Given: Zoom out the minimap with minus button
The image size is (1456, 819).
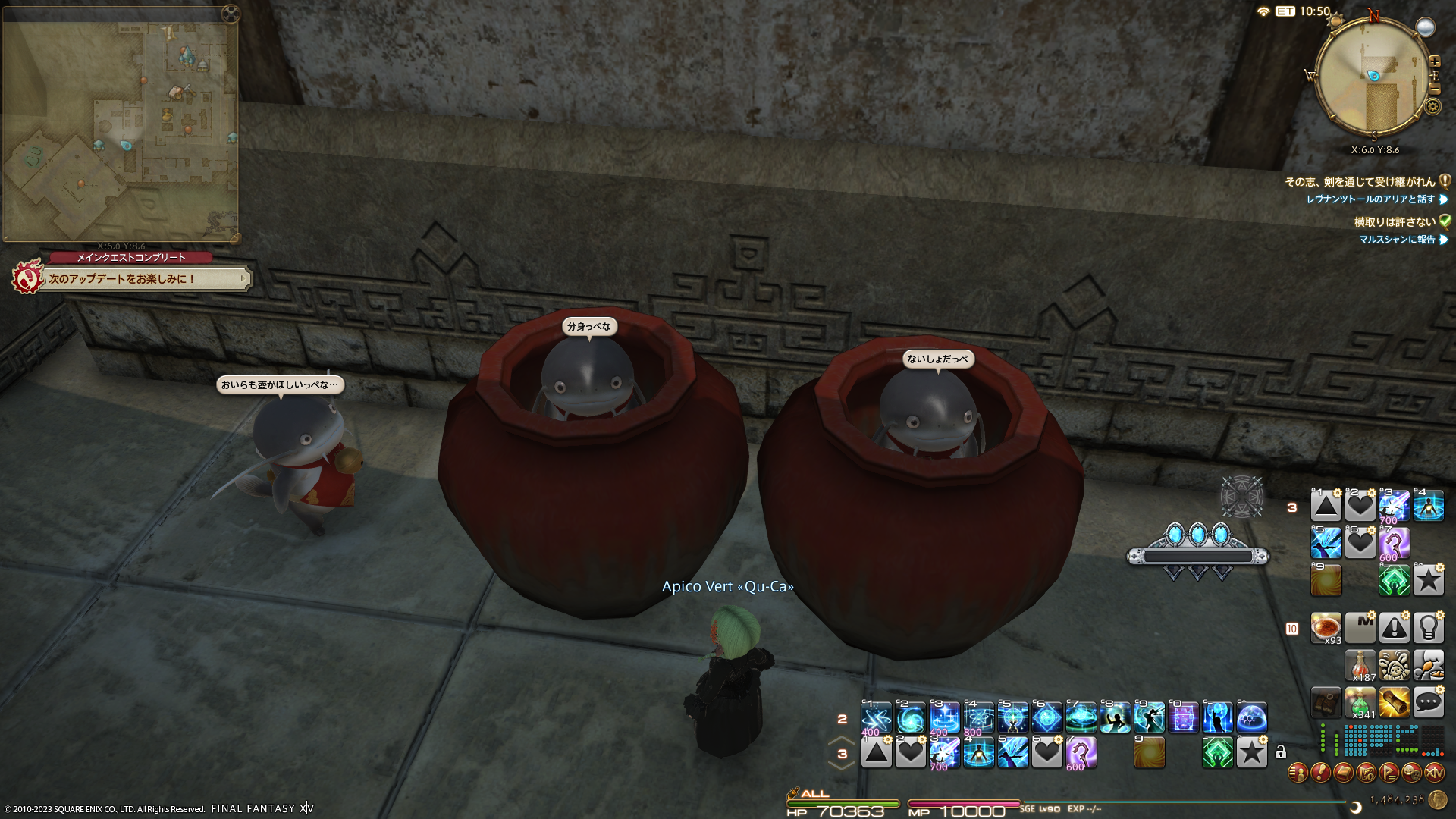Looking at the screenshot, I should tap(1434, 89).
